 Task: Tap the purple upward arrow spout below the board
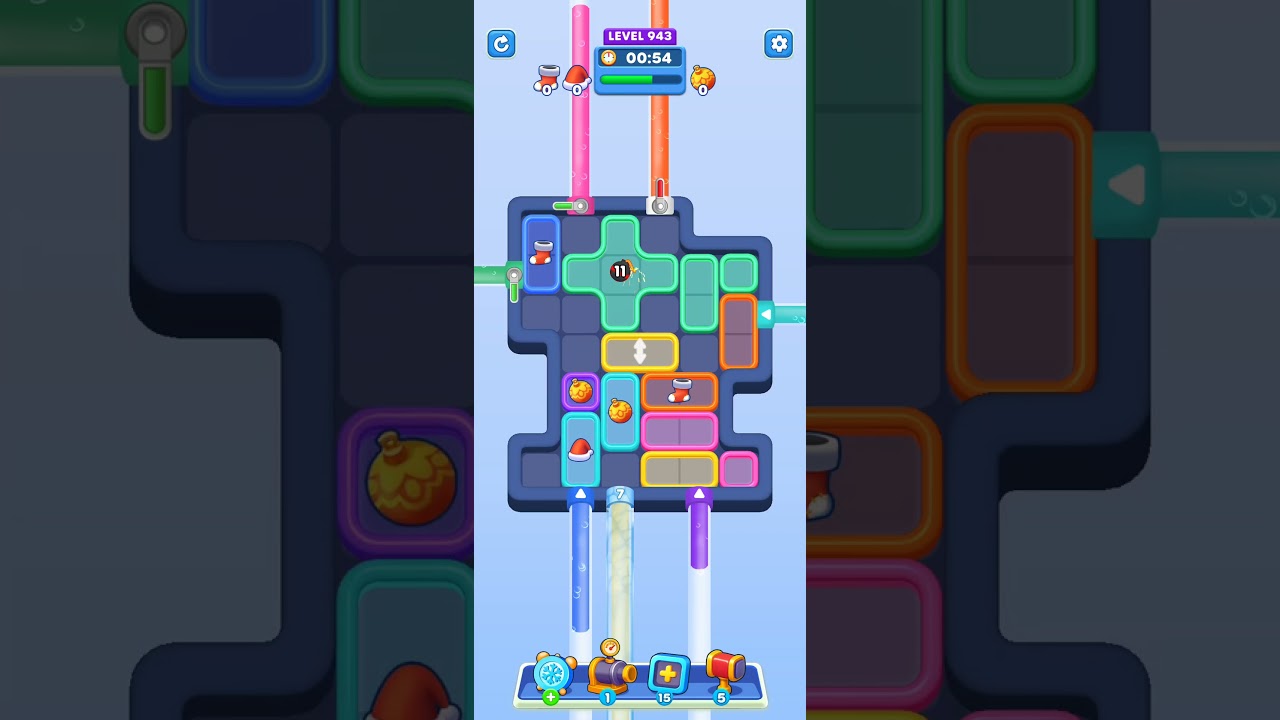click(699, 493)
